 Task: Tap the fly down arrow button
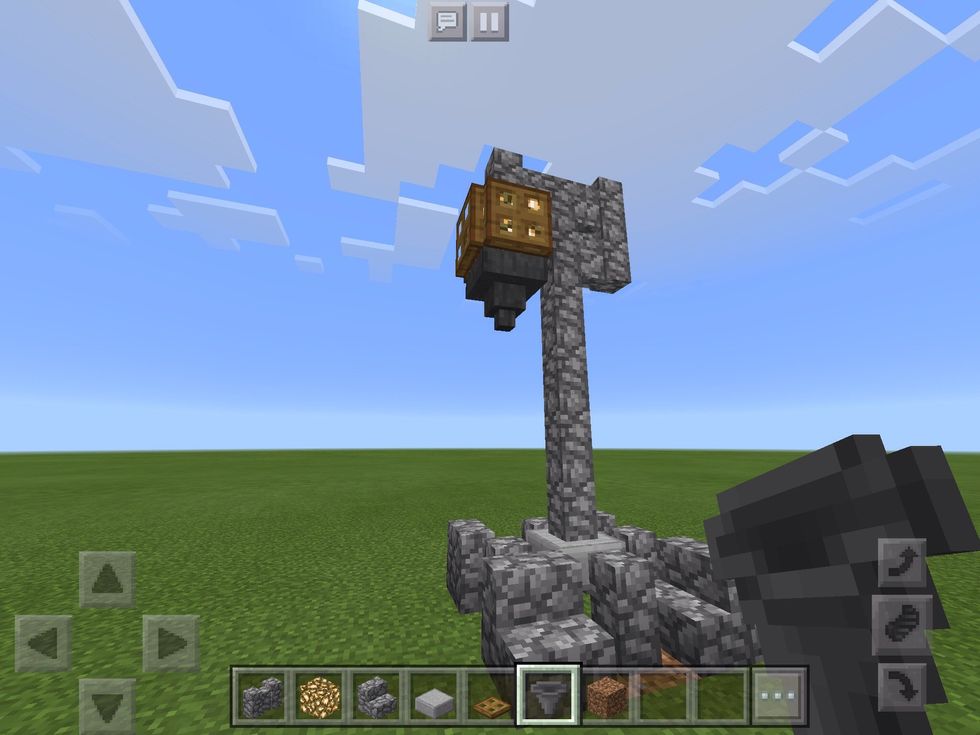pyautogui.click(x=902, y=687)
